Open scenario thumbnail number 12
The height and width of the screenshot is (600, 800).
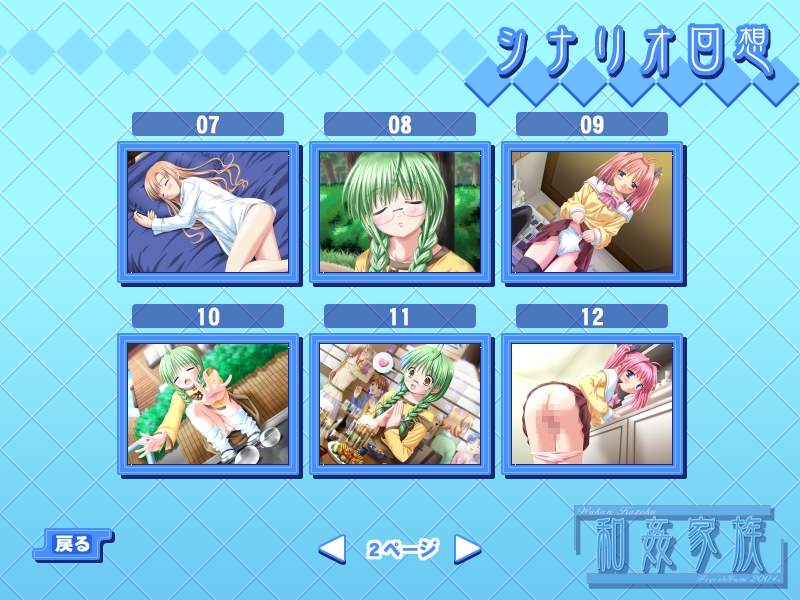(x=592, y=404)
